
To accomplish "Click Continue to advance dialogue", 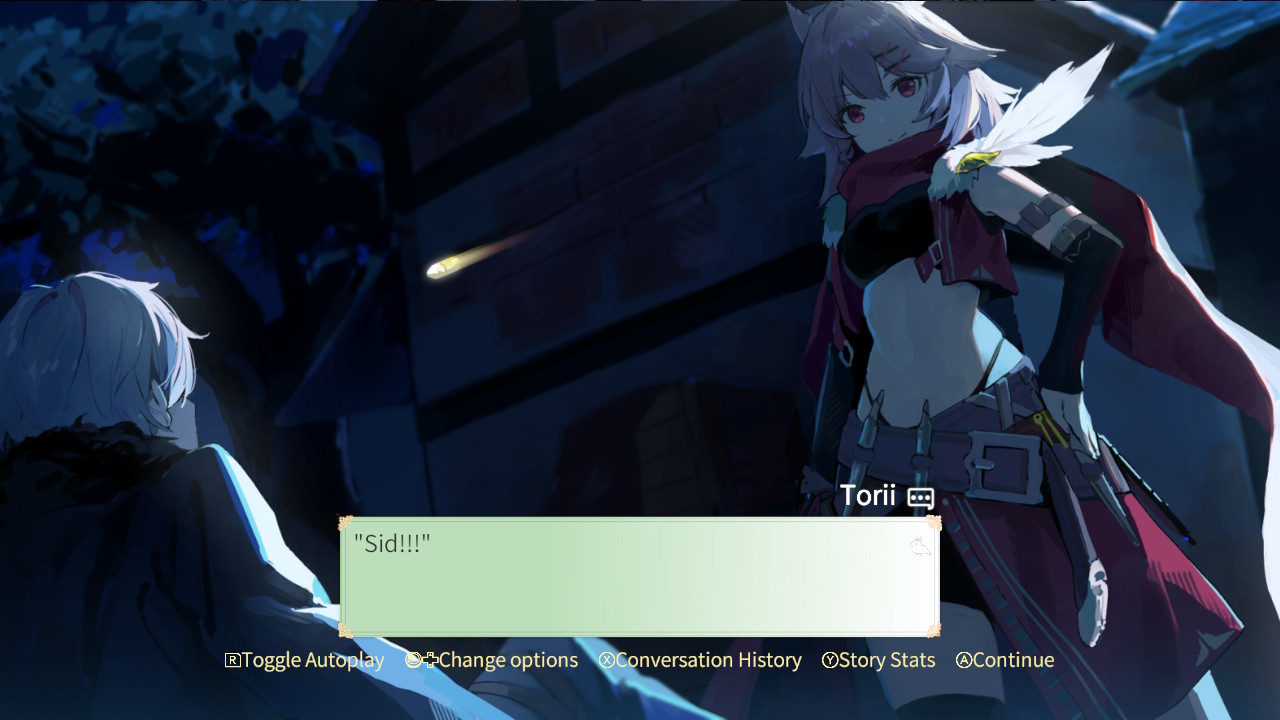I will [1013, 660].
